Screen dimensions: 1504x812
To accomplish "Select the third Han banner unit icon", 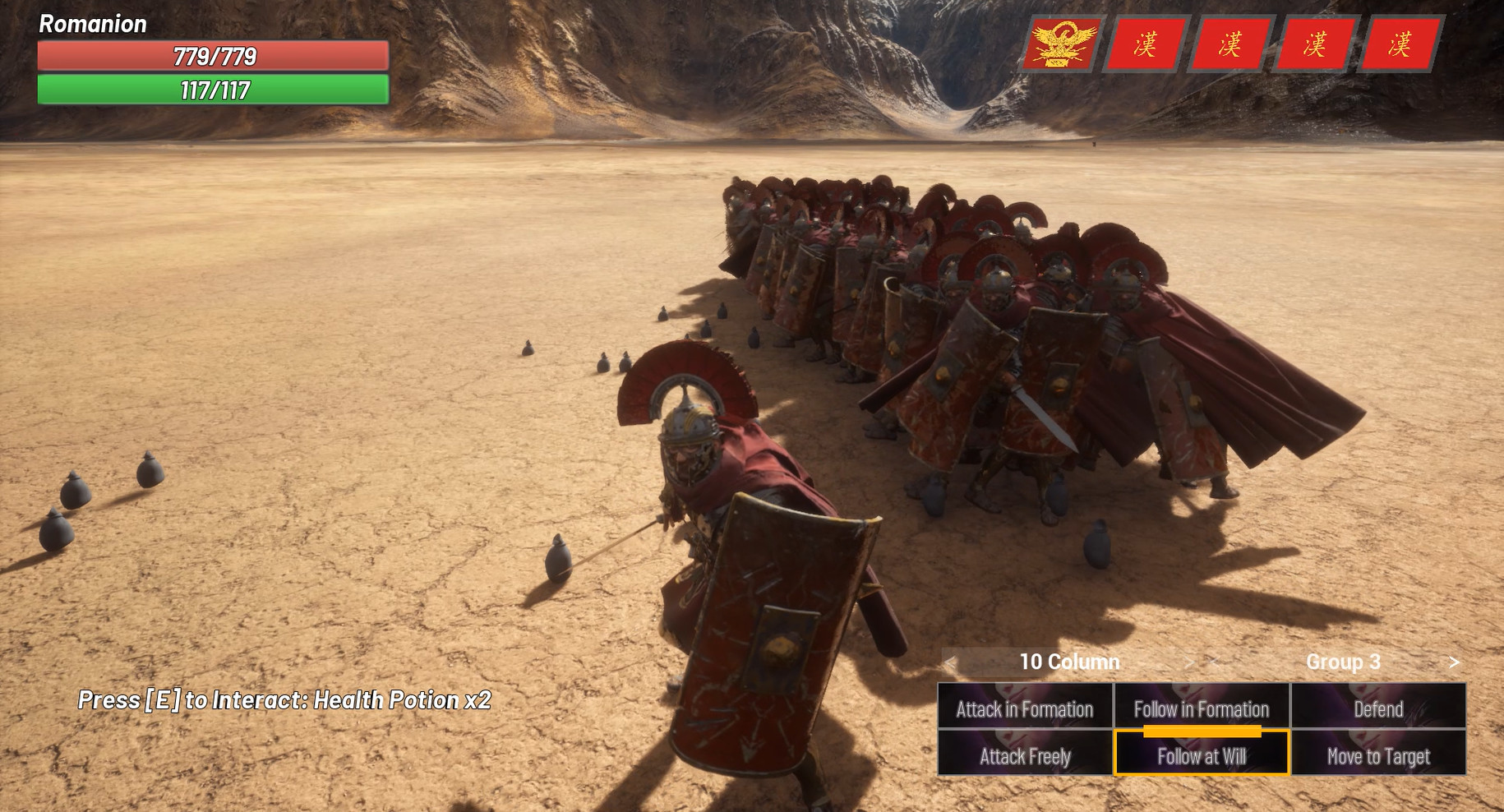I will click(1313, 44).
